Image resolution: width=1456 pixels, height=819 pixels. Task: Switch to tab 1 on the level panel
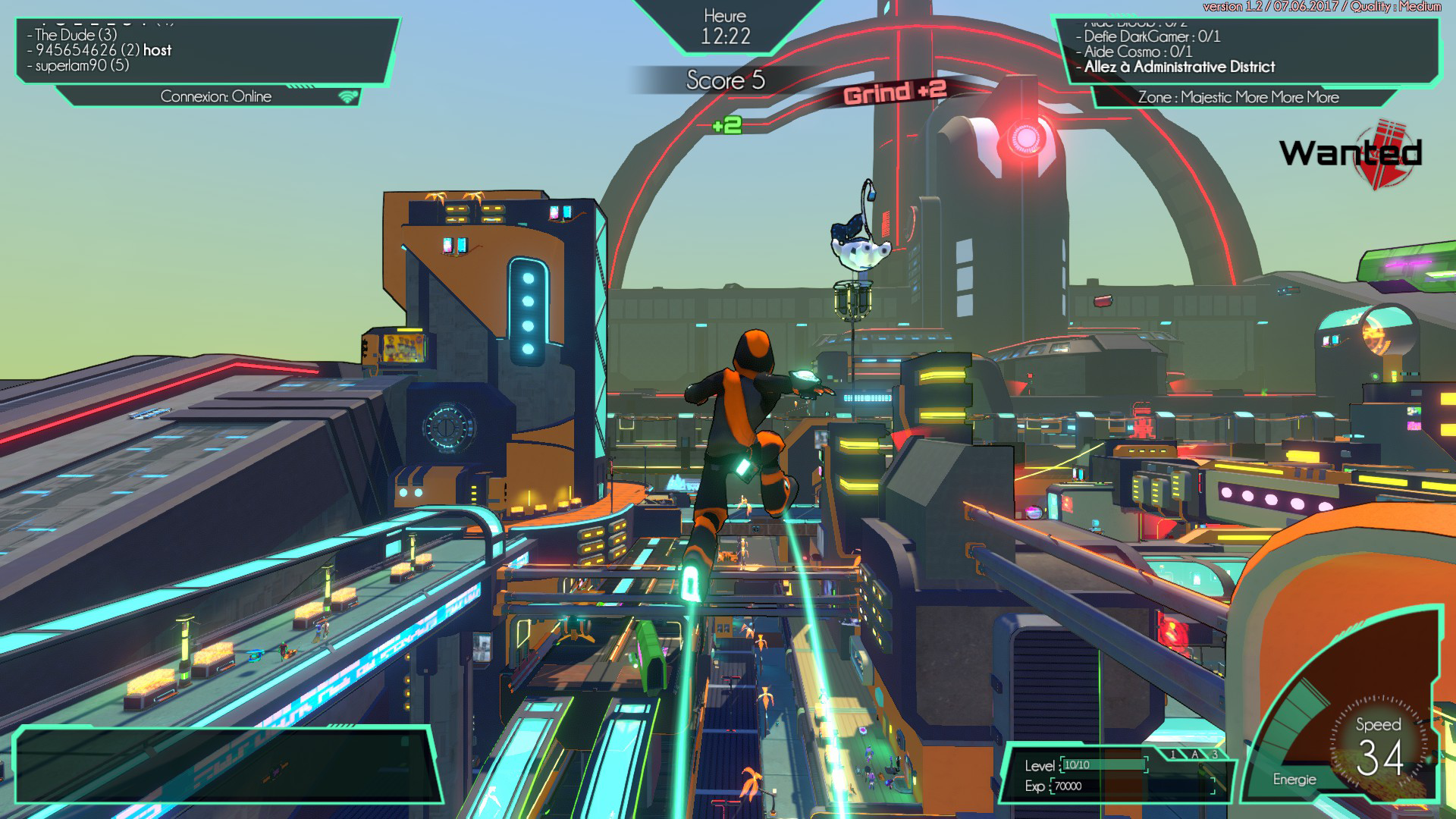click(x=1173, y=755)
